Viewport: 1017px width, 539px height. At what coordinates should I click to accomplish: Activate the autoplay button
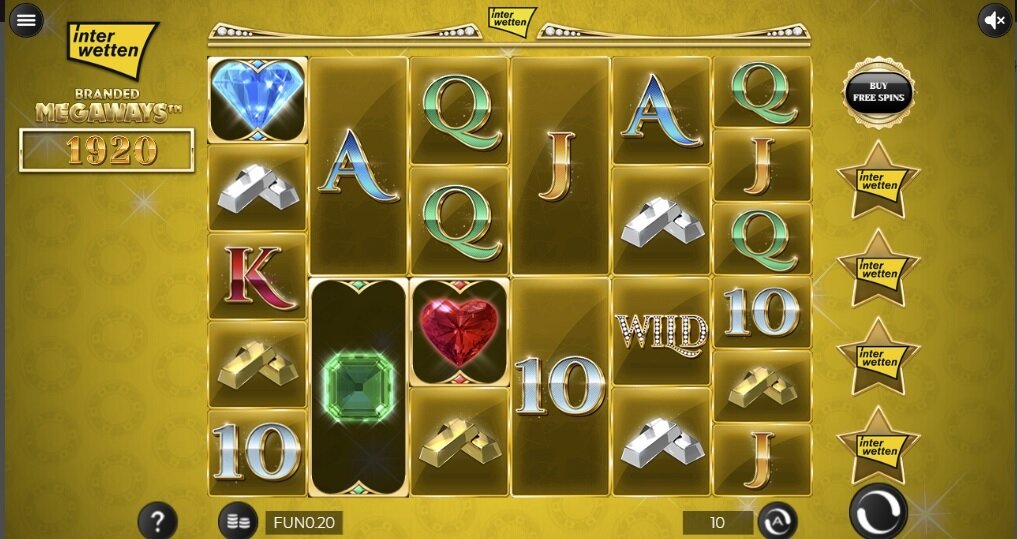(777, 521)
